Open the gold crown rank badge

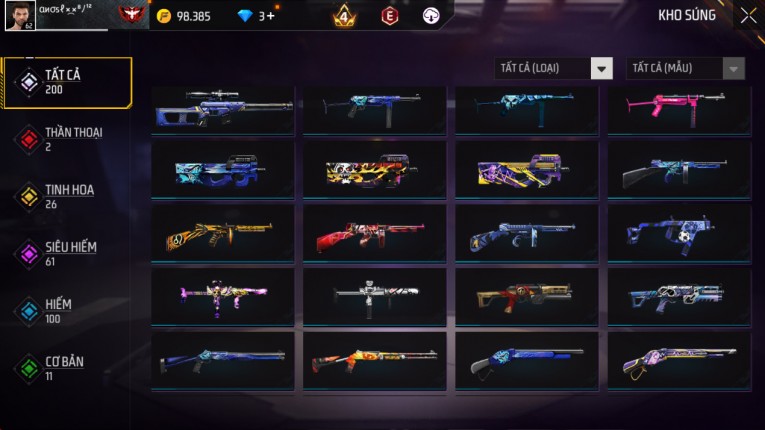coord(344,16)
